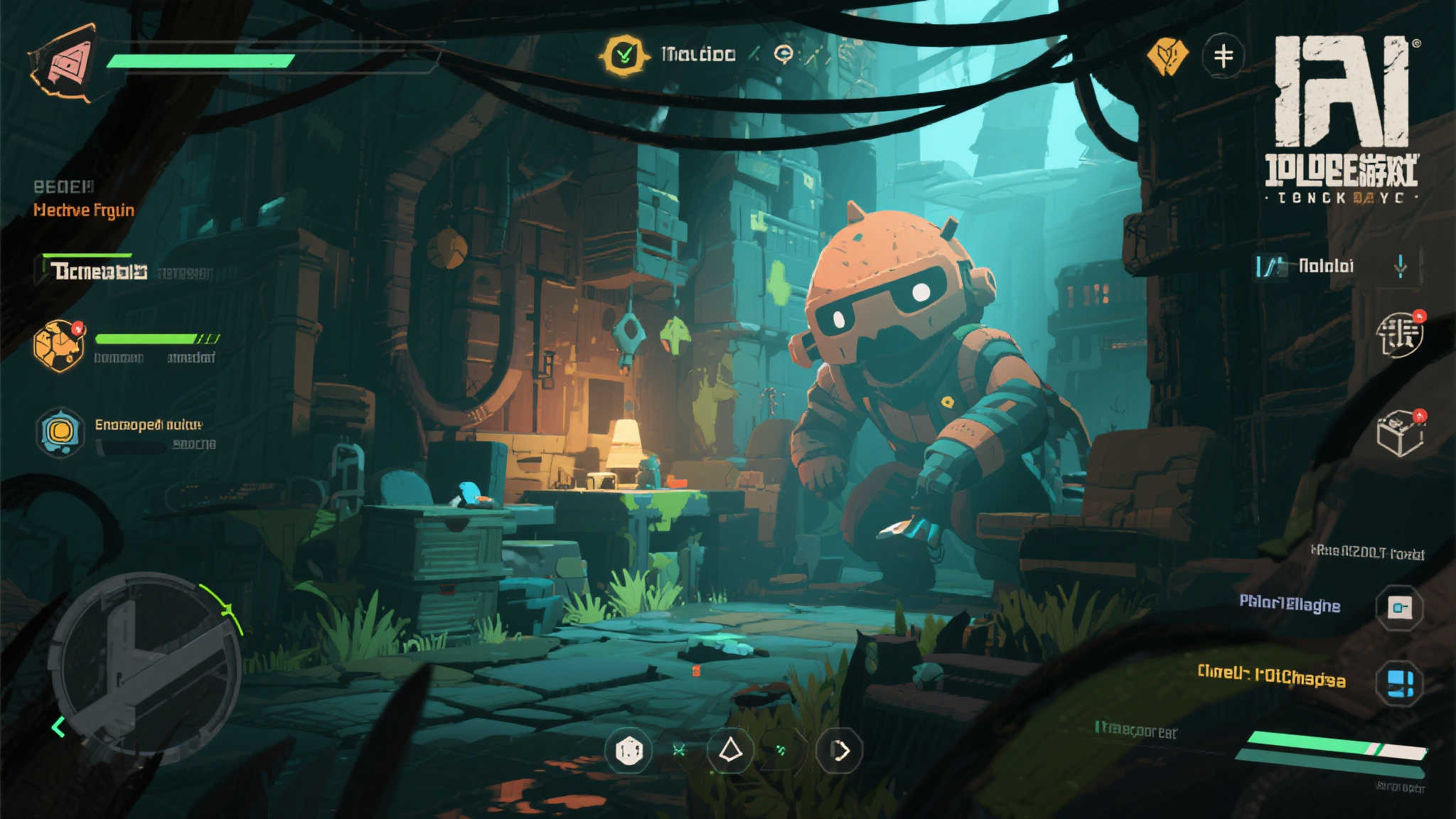
Task: Activate the white card hexagon button
Action: pyautogui.click(x=1399, y=608)
